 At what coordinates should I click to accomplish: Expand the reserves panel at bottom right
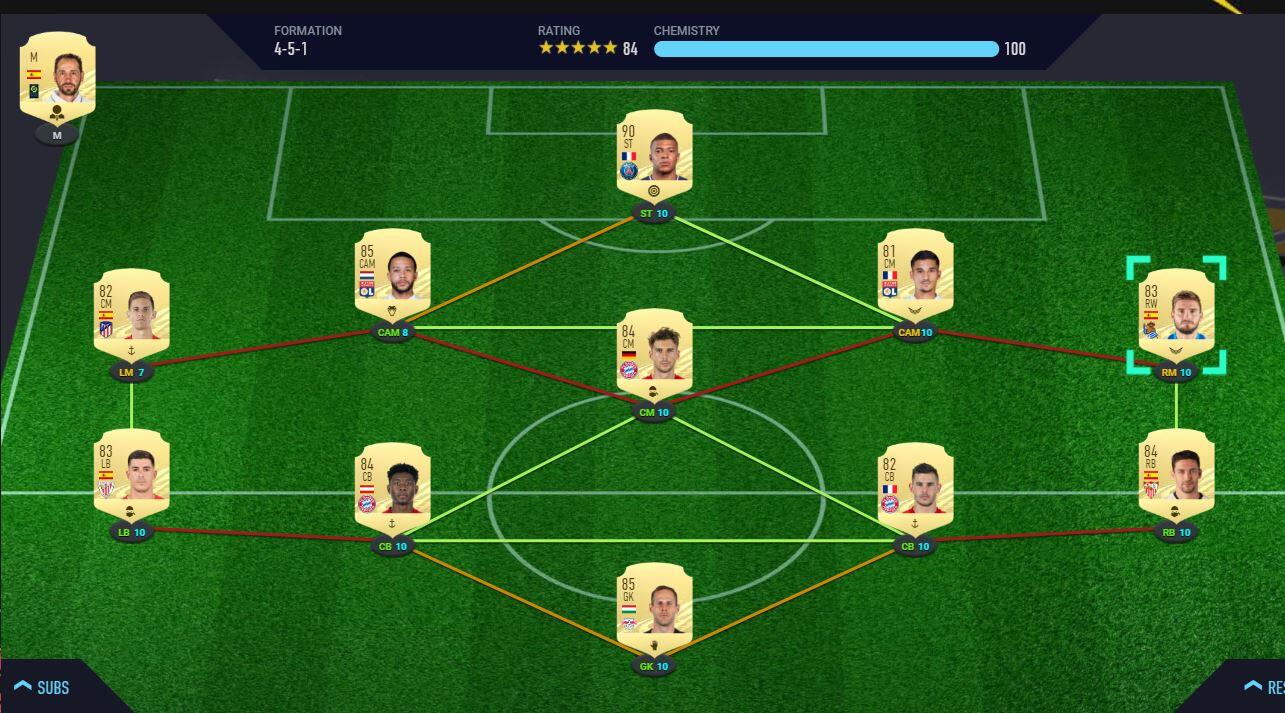coord(1264,687)
